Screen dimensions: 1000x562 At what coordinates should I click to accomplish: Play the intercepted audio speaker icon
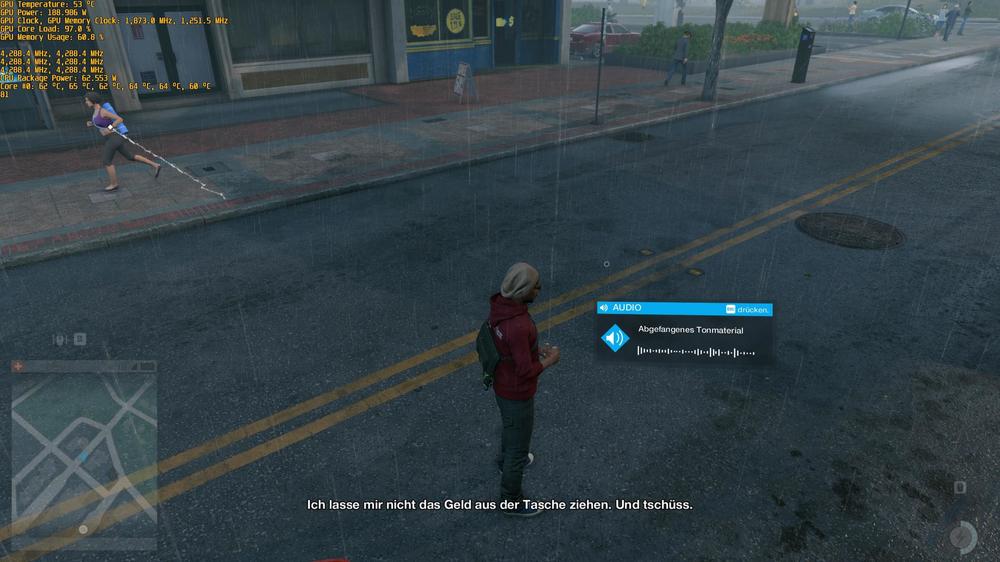615,339
